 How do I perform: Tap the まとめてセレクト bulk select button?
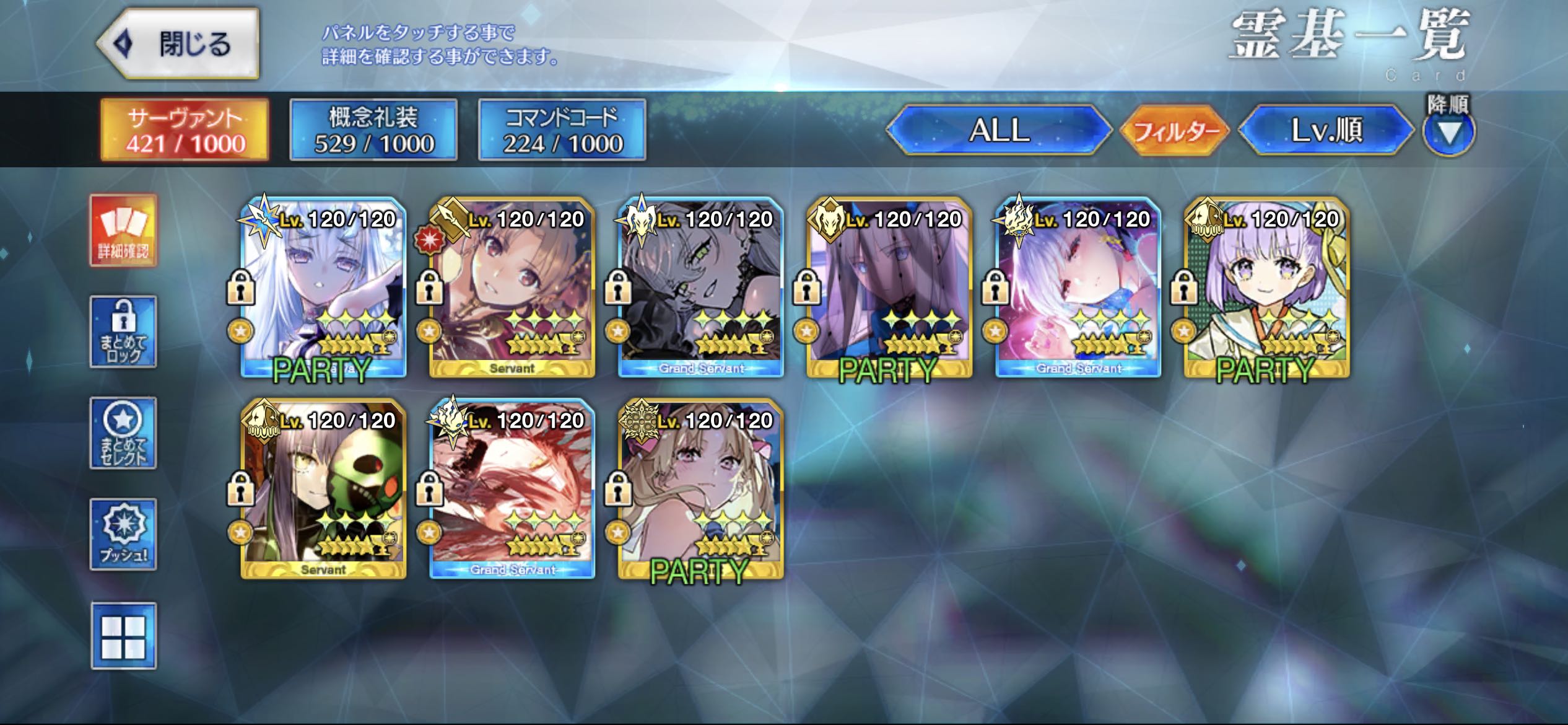123,433
